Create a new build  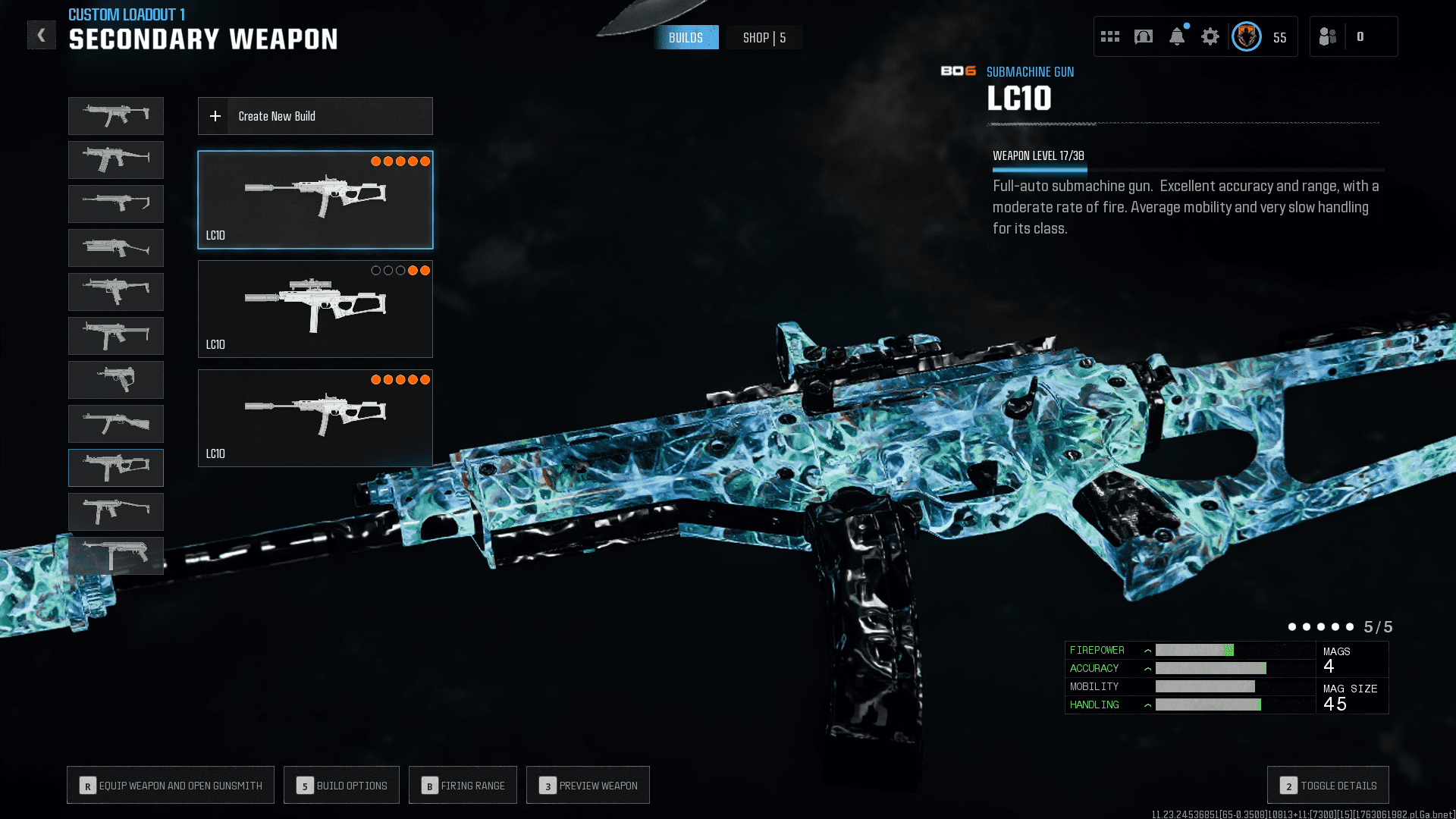coord(315,116)
